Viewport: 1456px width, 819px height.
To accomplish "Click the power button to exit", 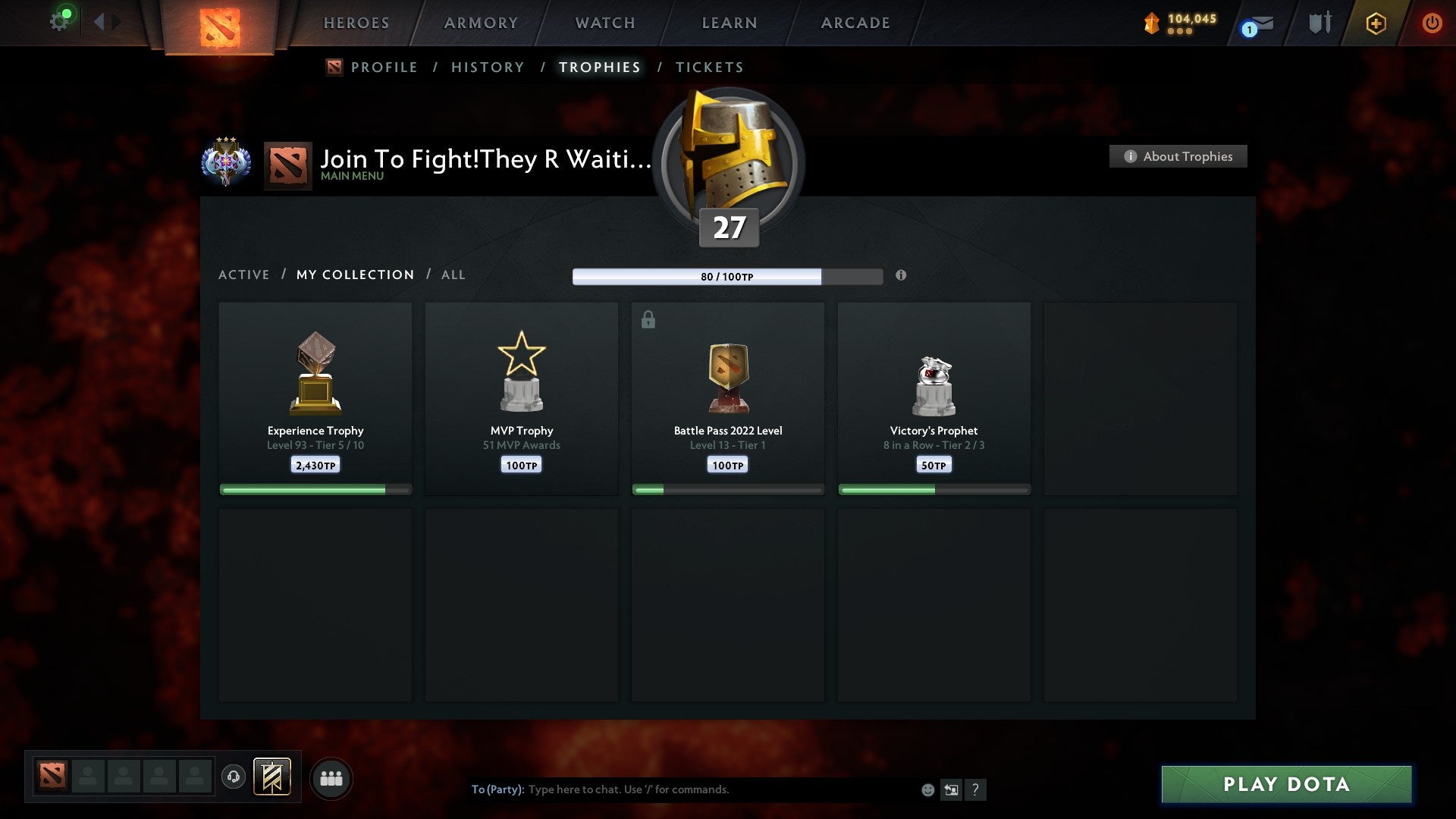I will 1432,23.
